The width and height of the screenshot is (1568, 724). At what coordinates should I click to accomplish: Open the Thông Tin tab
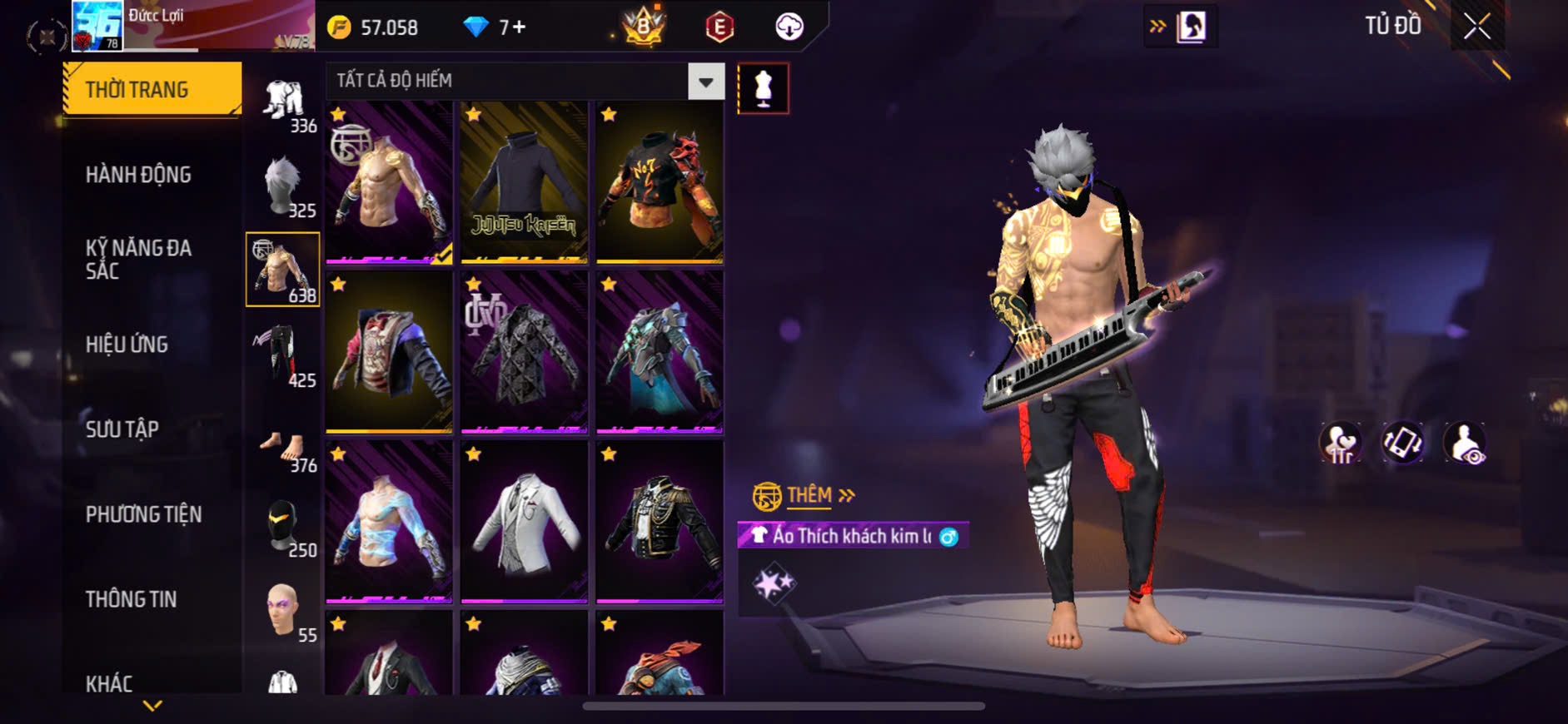pos(131,599)
